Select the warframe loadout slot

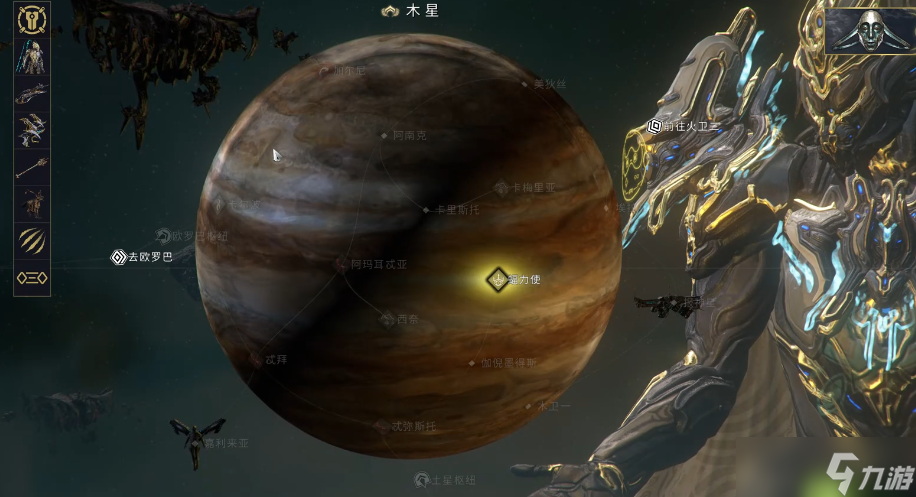point(31,58)
